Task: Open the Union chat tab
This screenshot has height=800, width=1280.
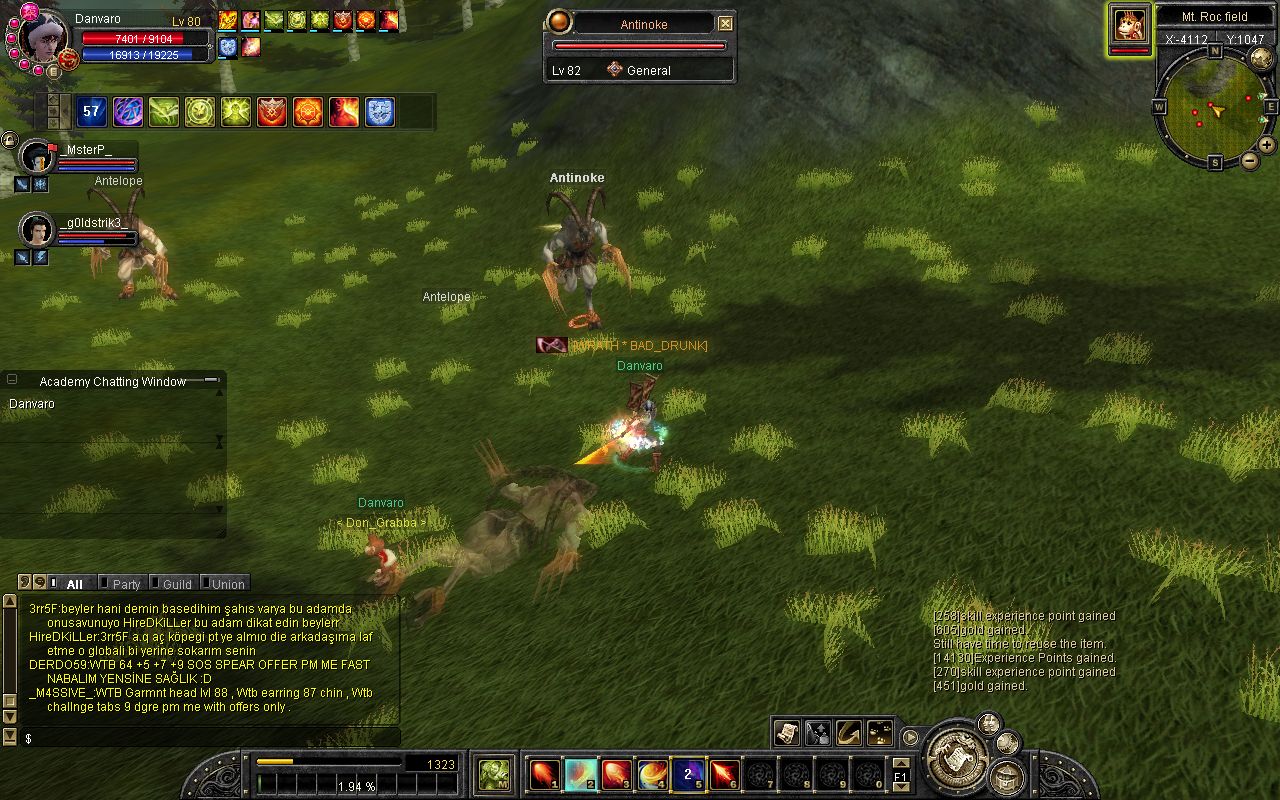Action: 227,584
